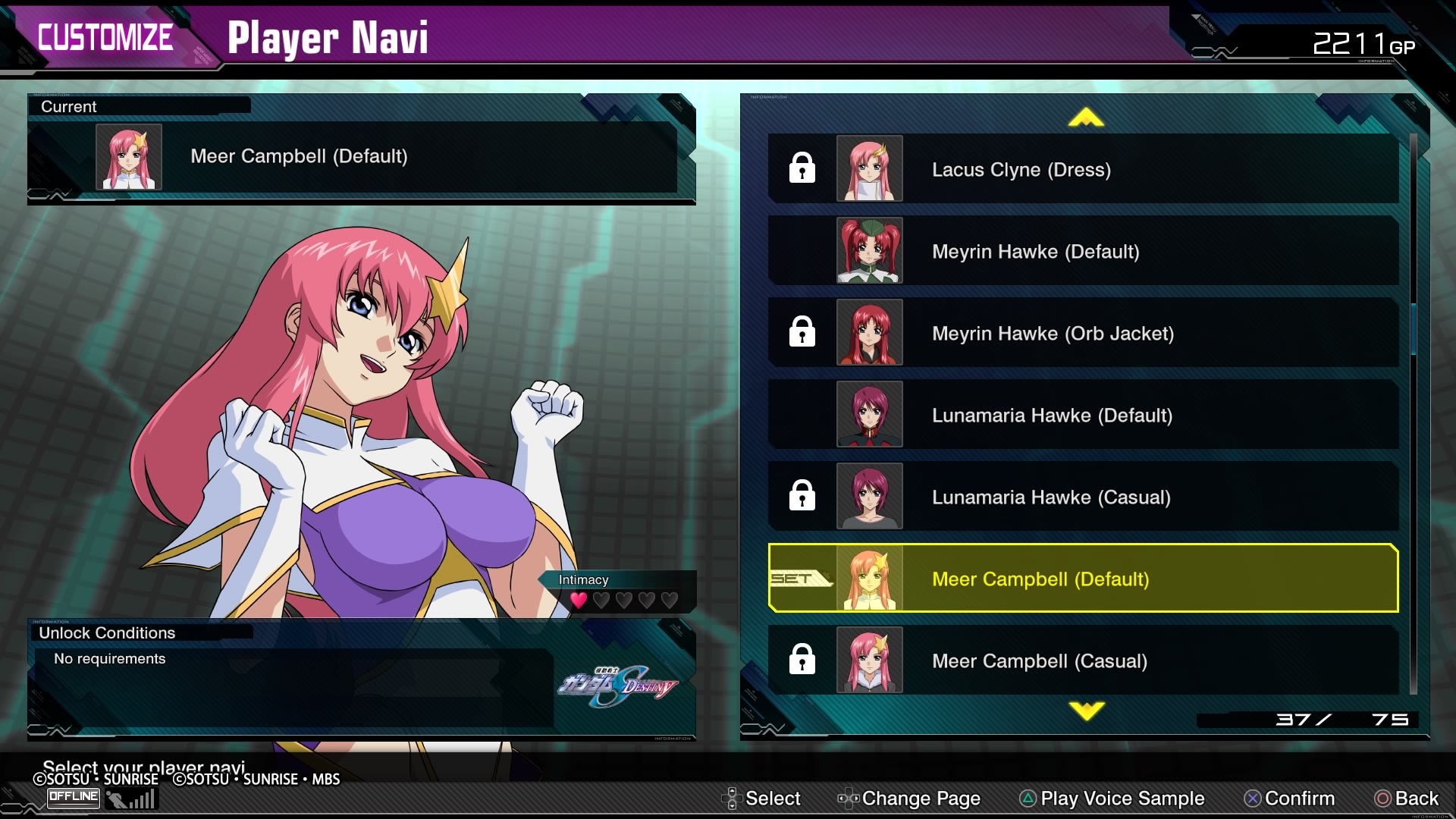Click the yellow up arrow above the list

pyautogui.click(x=1086, y=118)
